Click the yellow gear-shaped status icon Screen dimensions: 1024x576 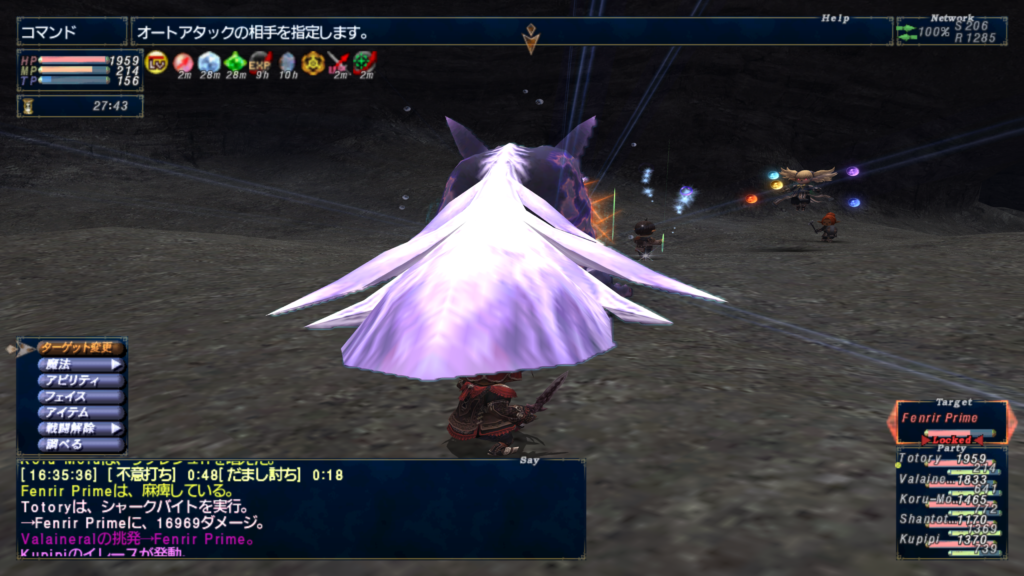(313, 62)
